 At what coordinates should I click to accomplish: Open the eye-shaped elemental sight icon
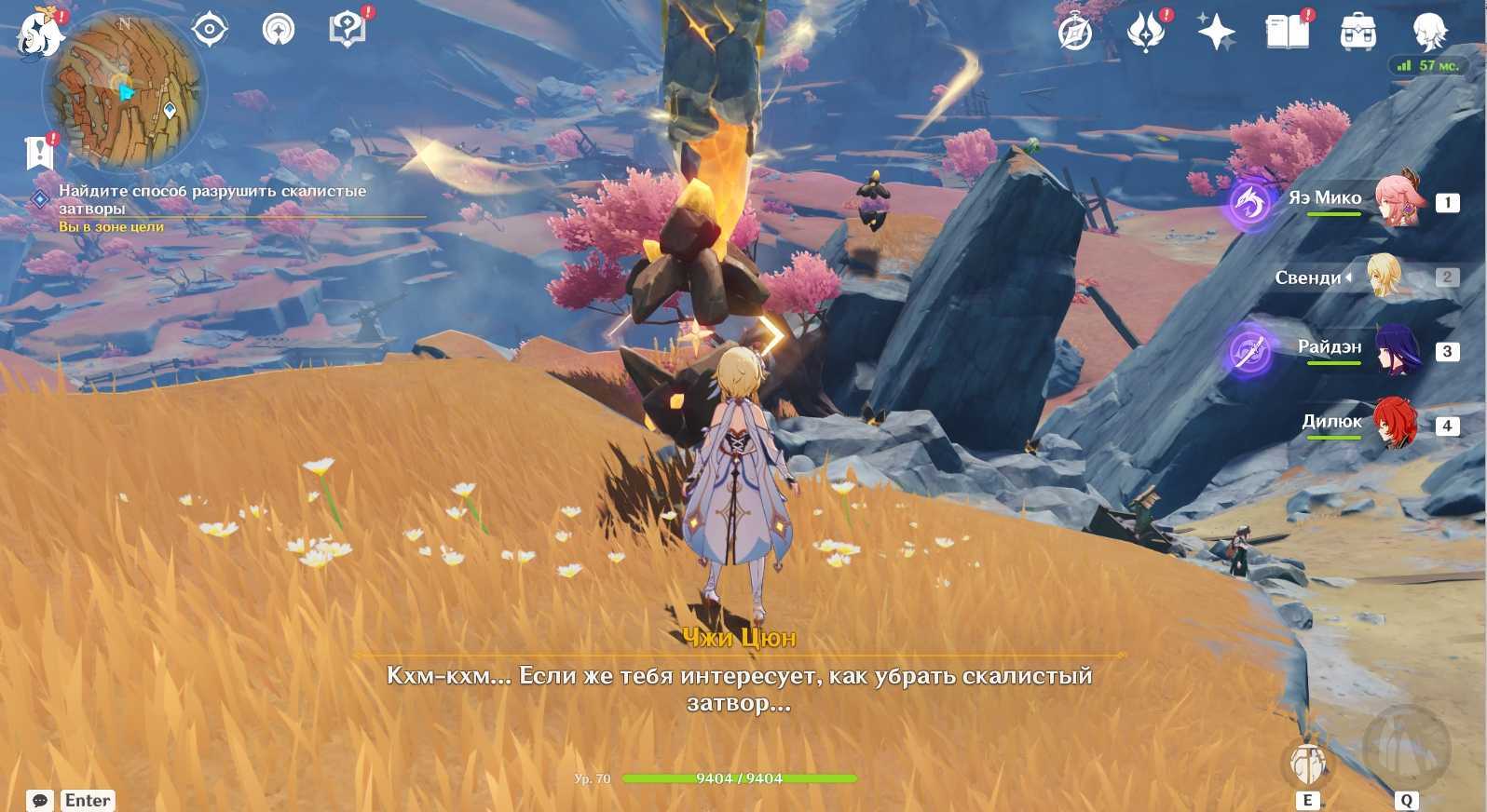coord(210,30)
